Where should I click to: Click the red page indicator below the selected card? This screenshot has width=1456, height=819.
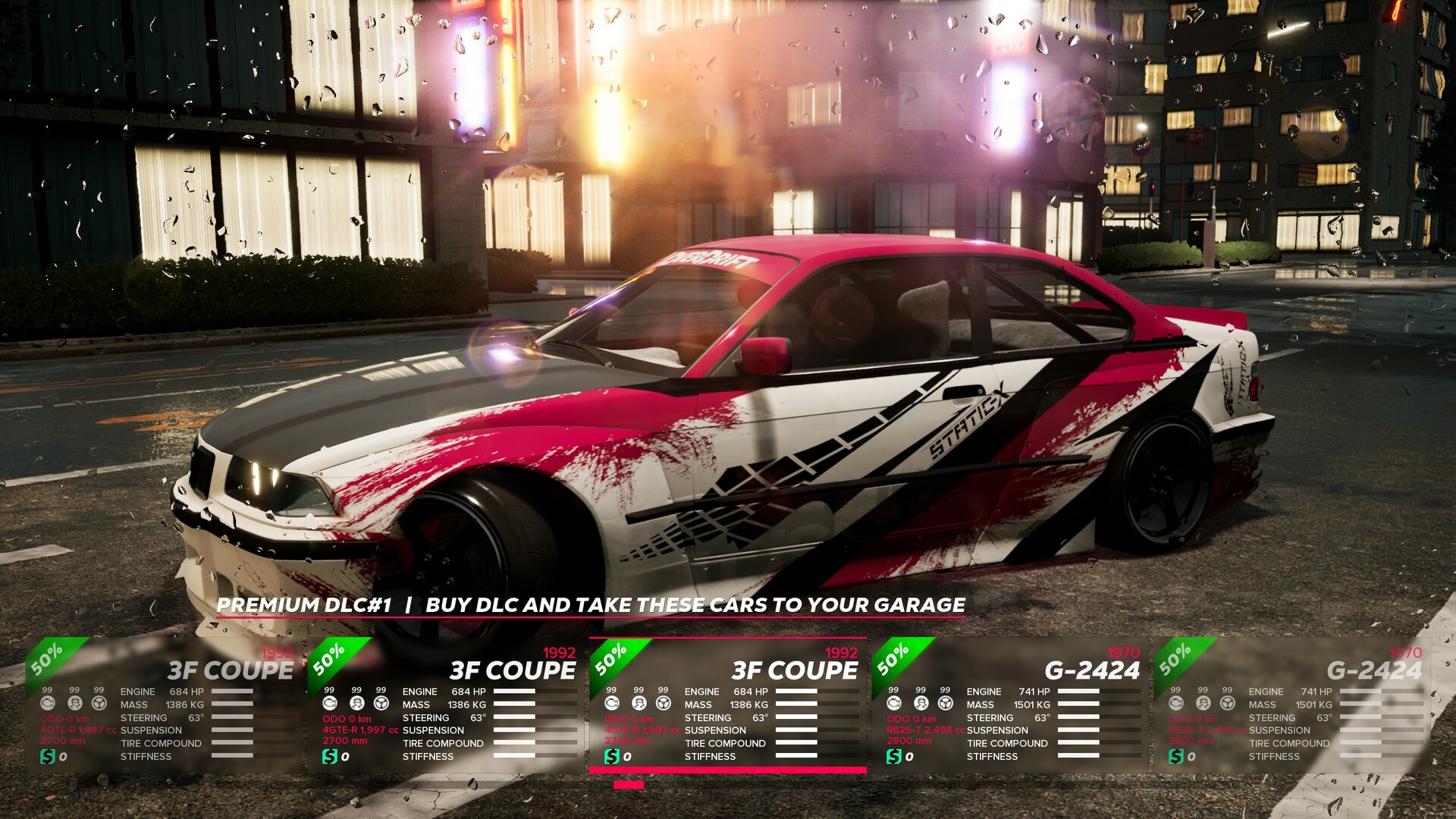point(629,786)
